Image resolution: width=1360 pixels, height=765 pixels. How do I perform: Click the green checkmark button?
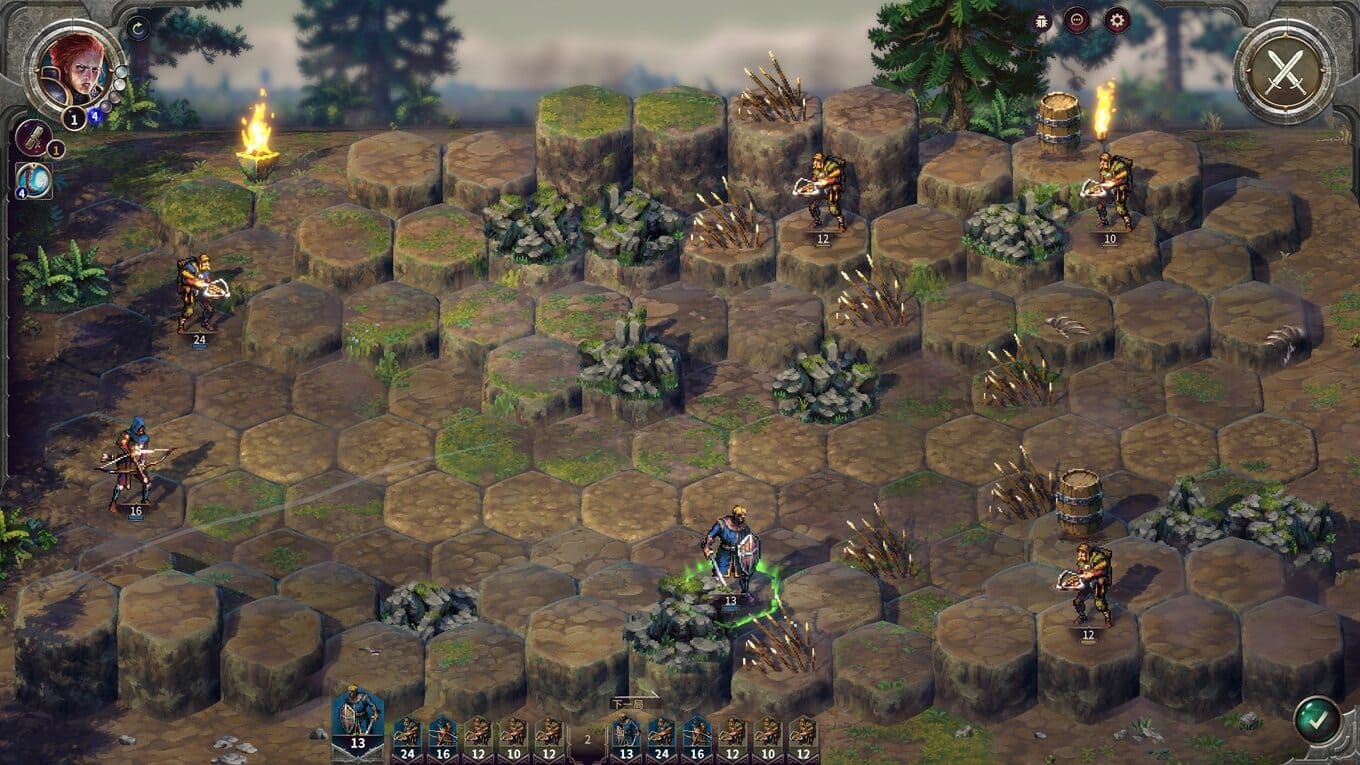(x=1317, y=719)
